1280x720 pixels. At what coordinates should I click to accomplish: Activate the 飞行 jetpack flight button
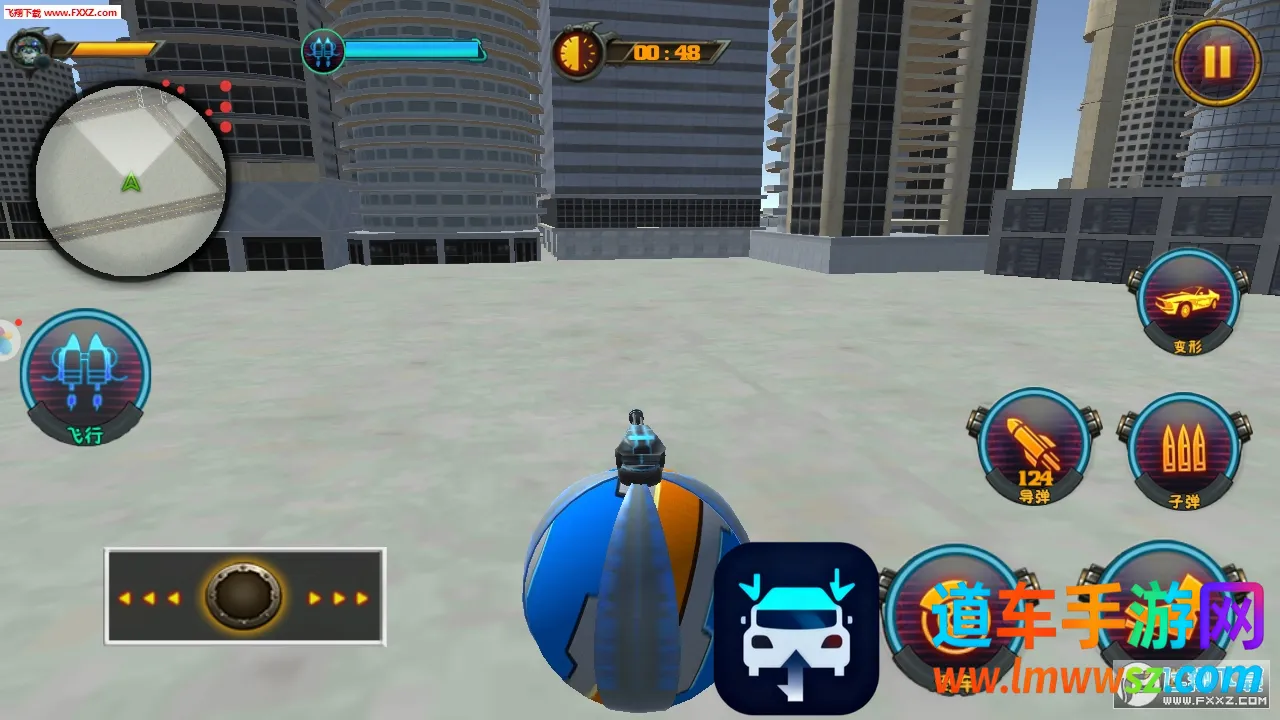pos(85,375)
